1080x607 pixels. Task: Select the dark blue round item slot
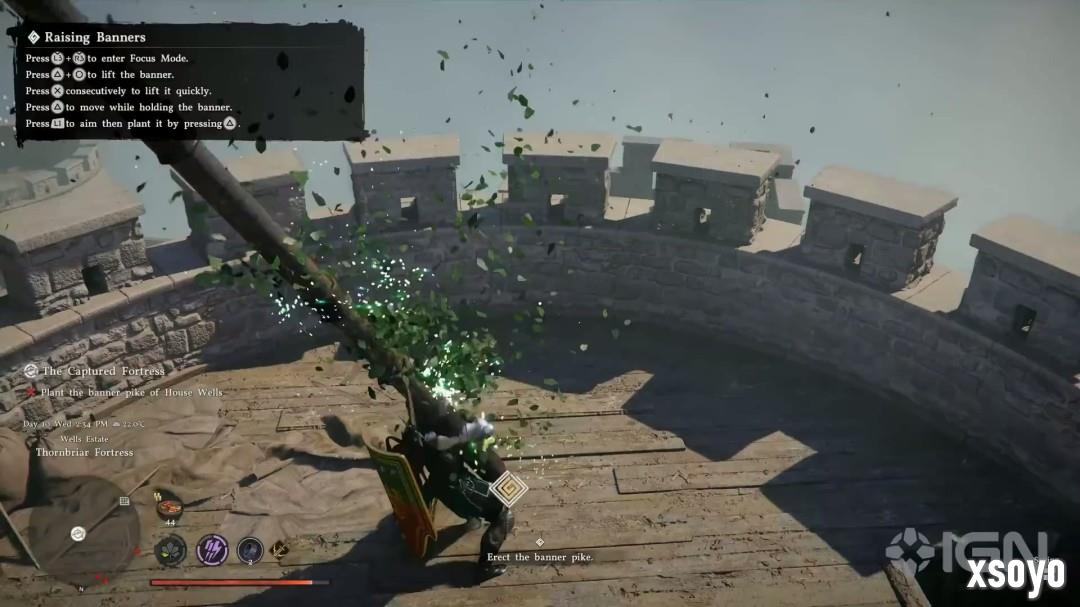click(250, 549)
